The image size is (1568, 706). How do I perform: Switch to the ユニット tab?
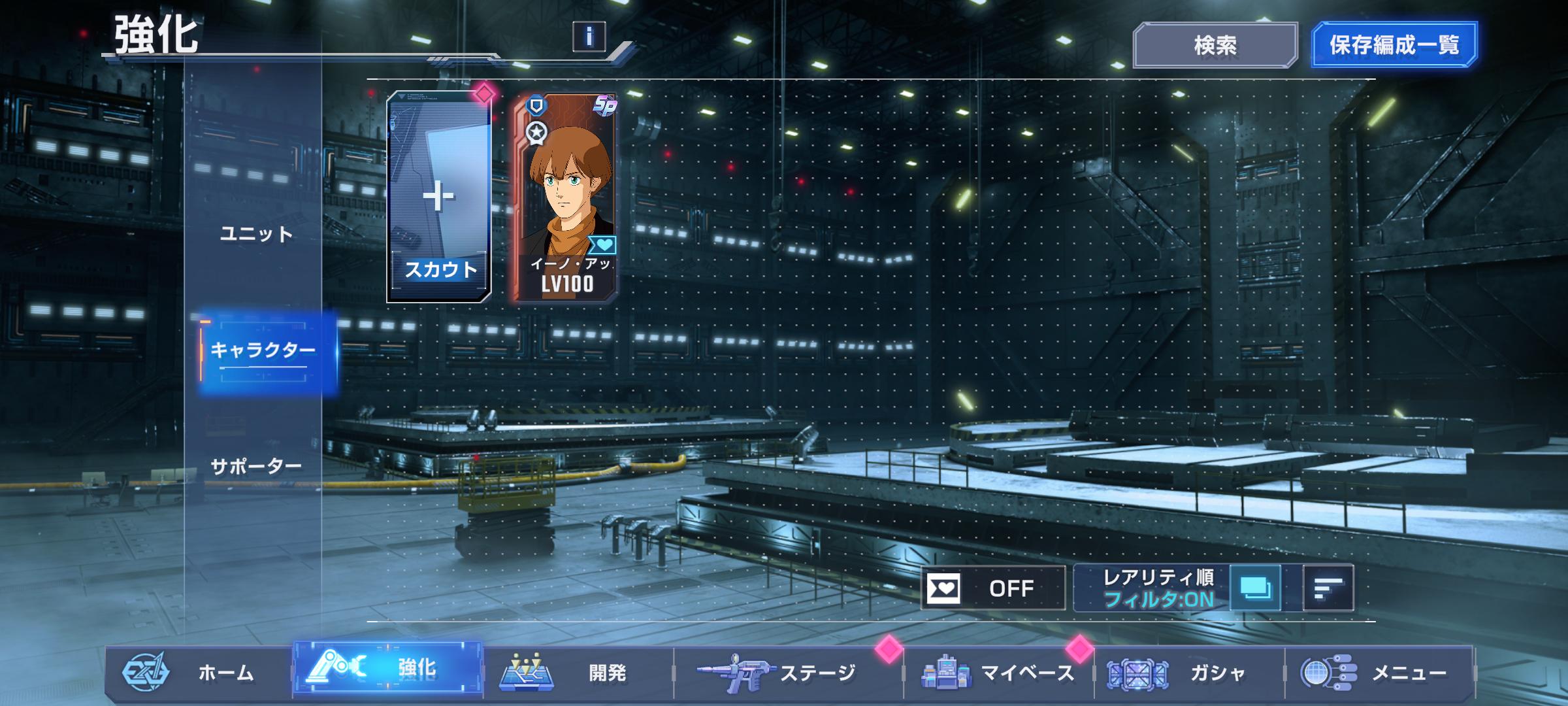(256, 234)
